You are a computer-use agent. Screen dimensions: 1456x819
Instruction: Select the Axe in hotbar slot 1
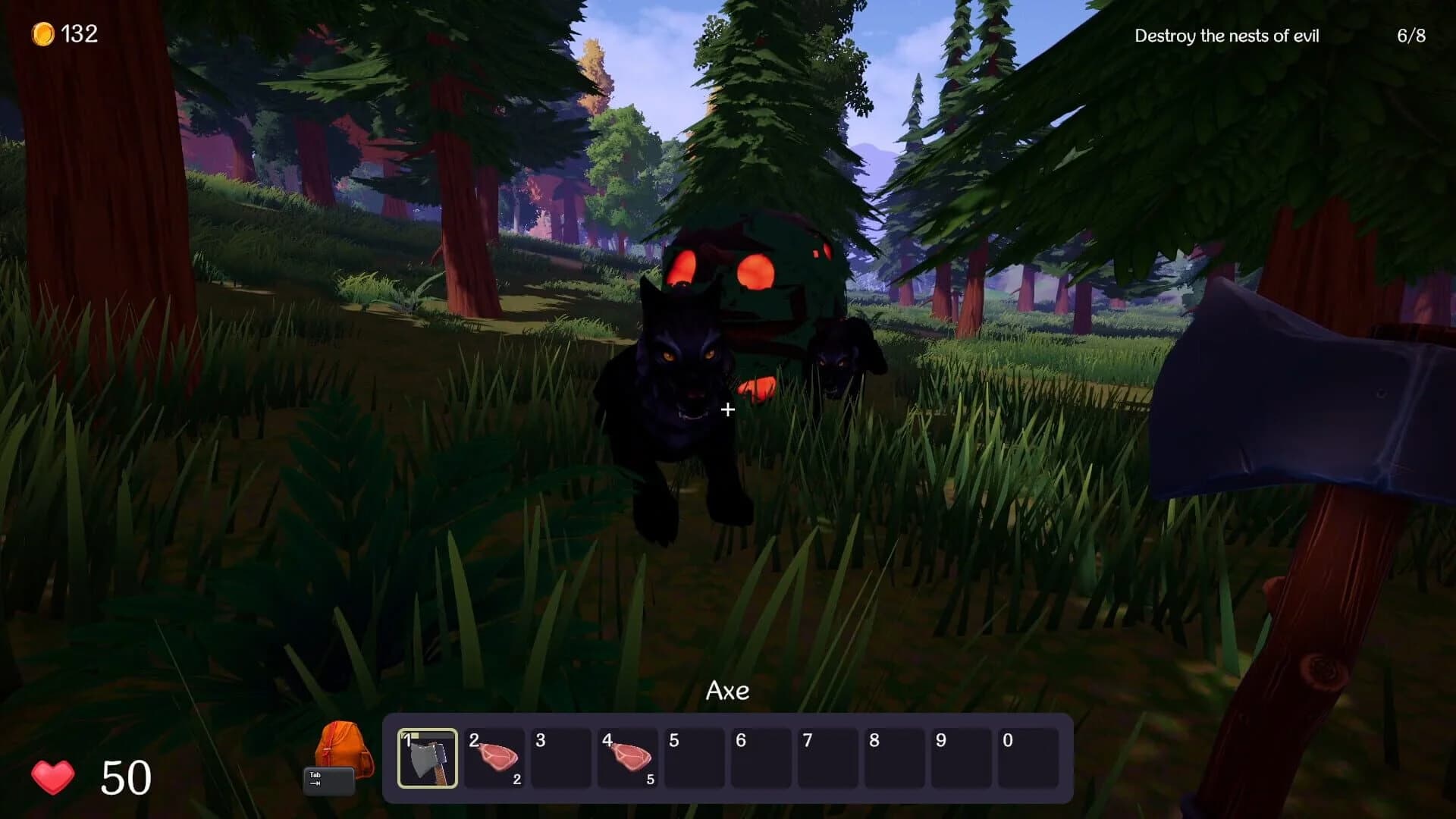[428, 758]
